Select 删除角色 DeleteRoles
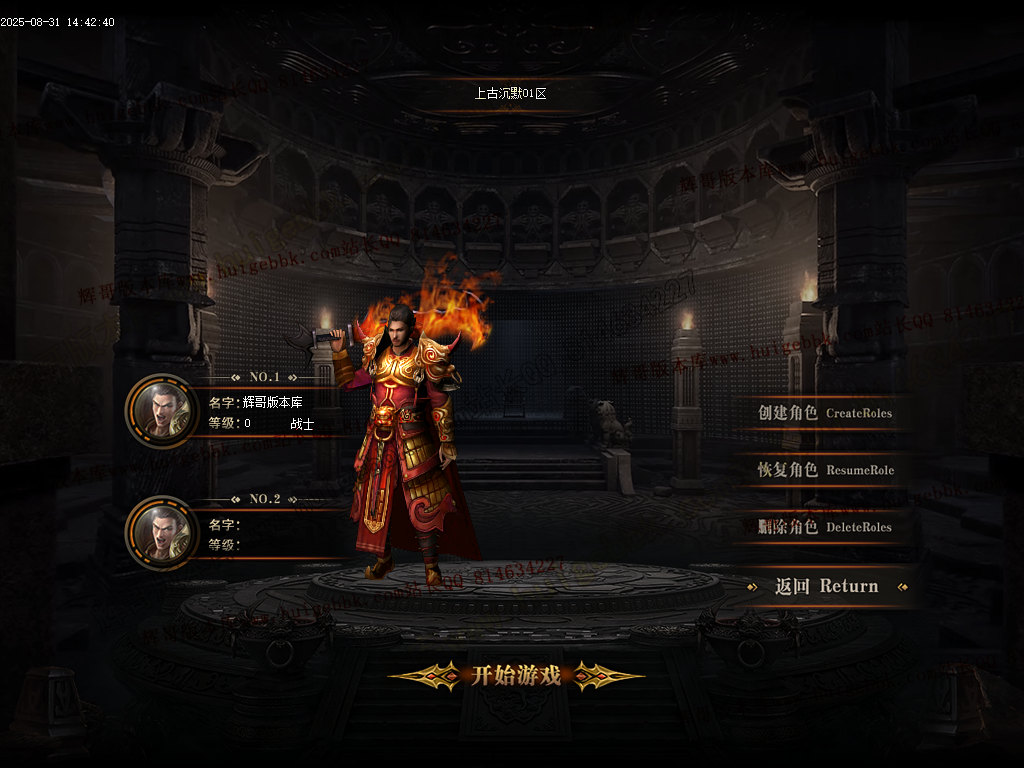Image resolution: width=1024 pixels, height=768 pixels. (825, 527)
